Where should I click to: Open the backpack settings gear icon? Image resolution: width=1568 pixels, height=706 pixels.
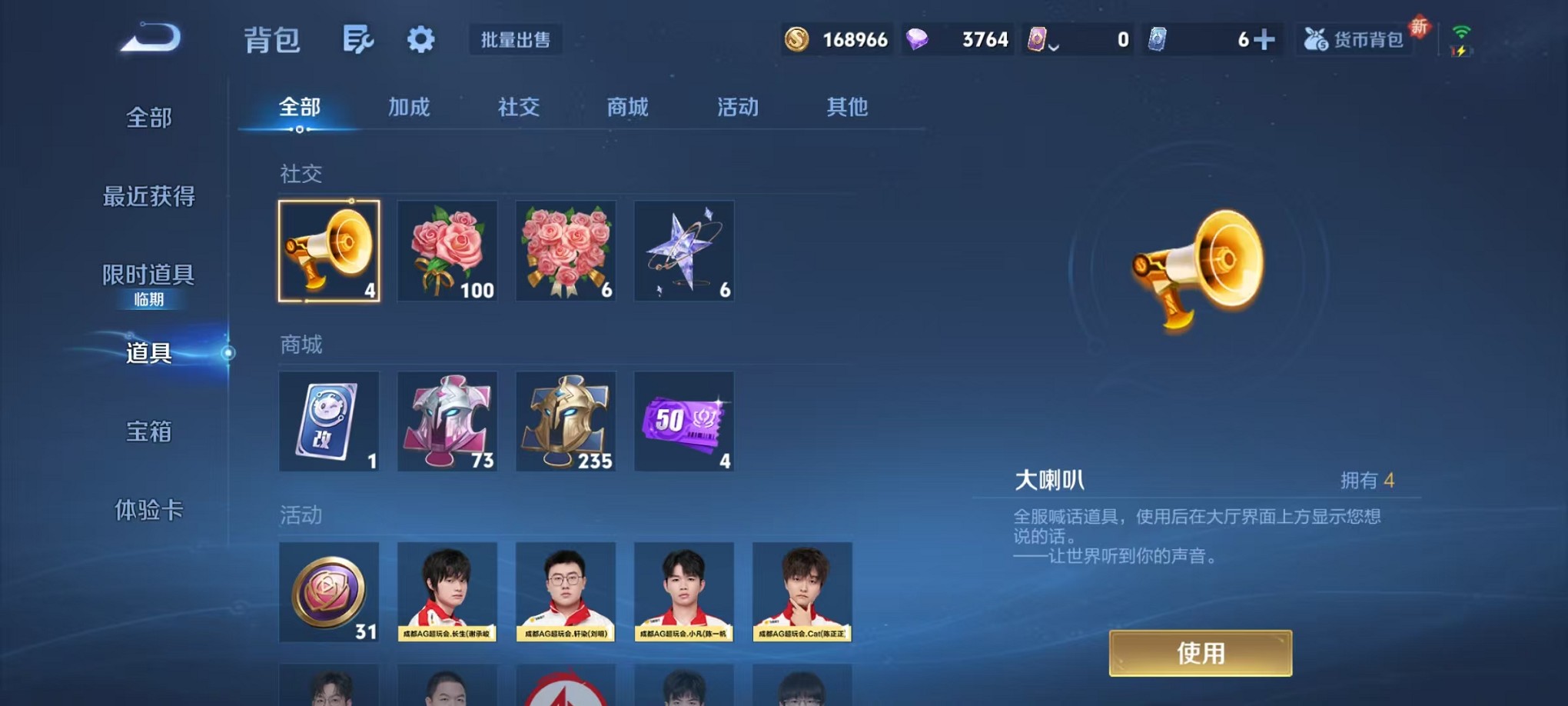(x=420, y=38)
